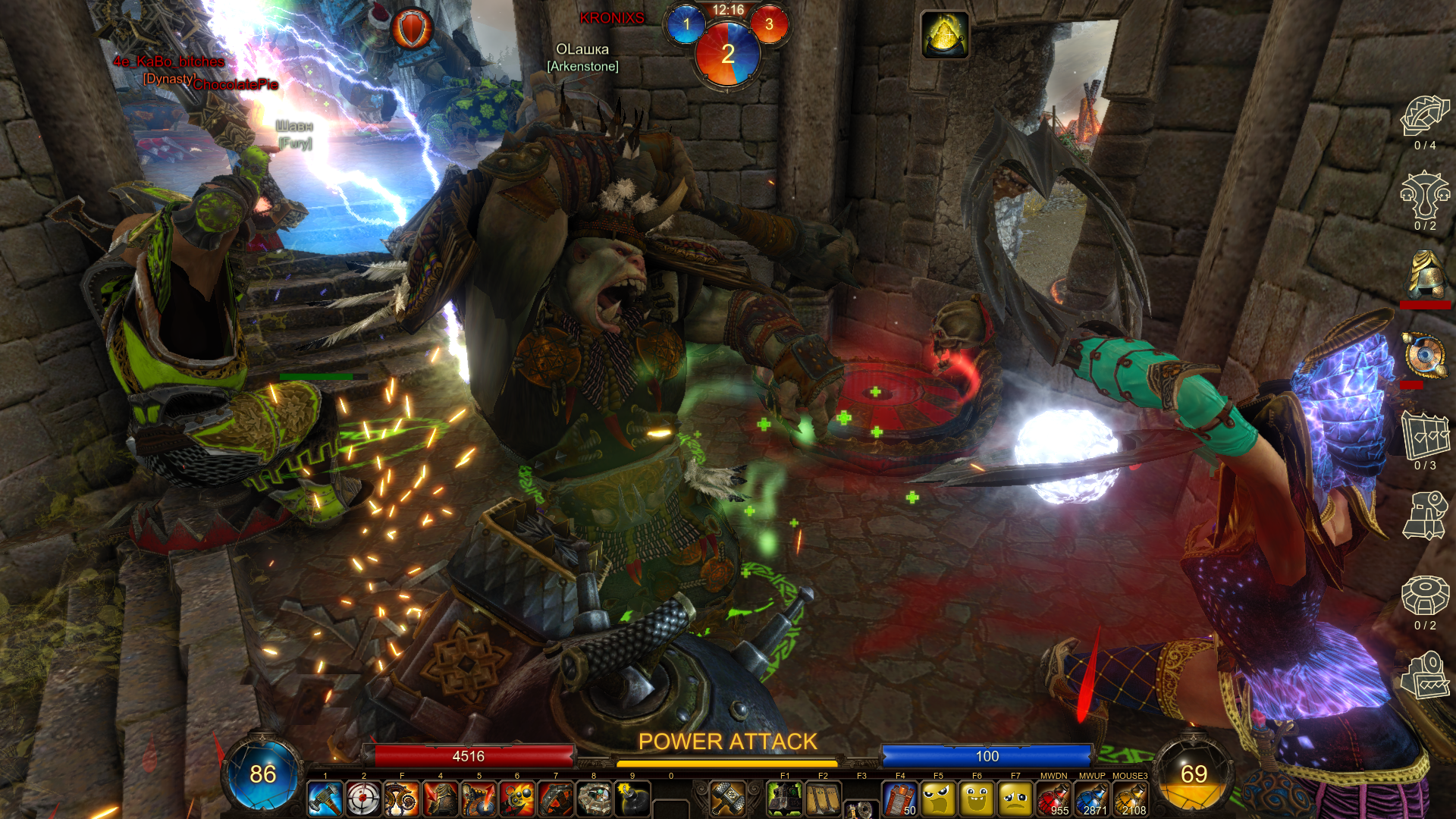Use the orange potion flask

tap(1130, 799)
